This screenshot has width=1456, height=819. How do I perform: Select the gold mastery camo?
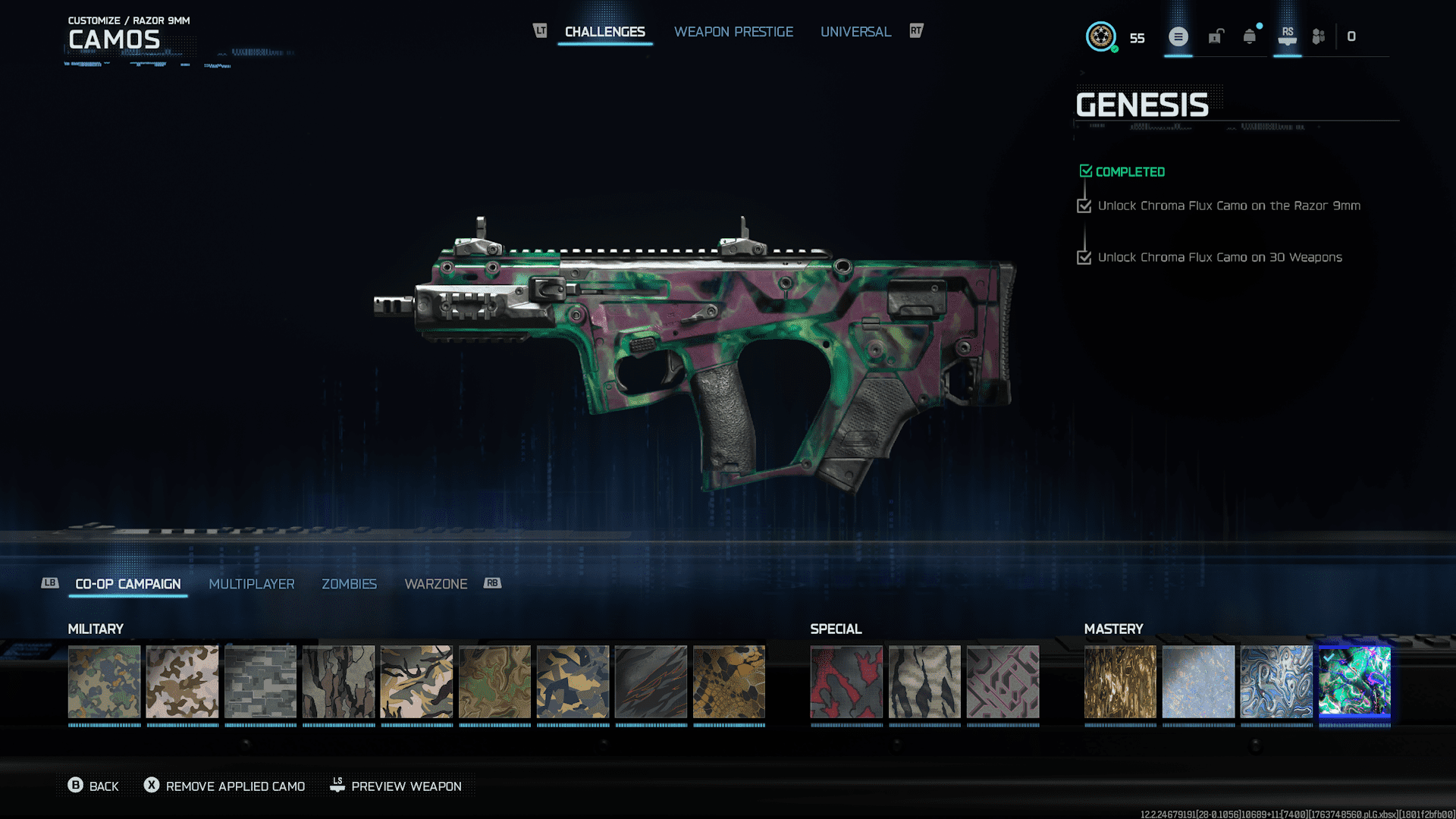point(1120,682)
